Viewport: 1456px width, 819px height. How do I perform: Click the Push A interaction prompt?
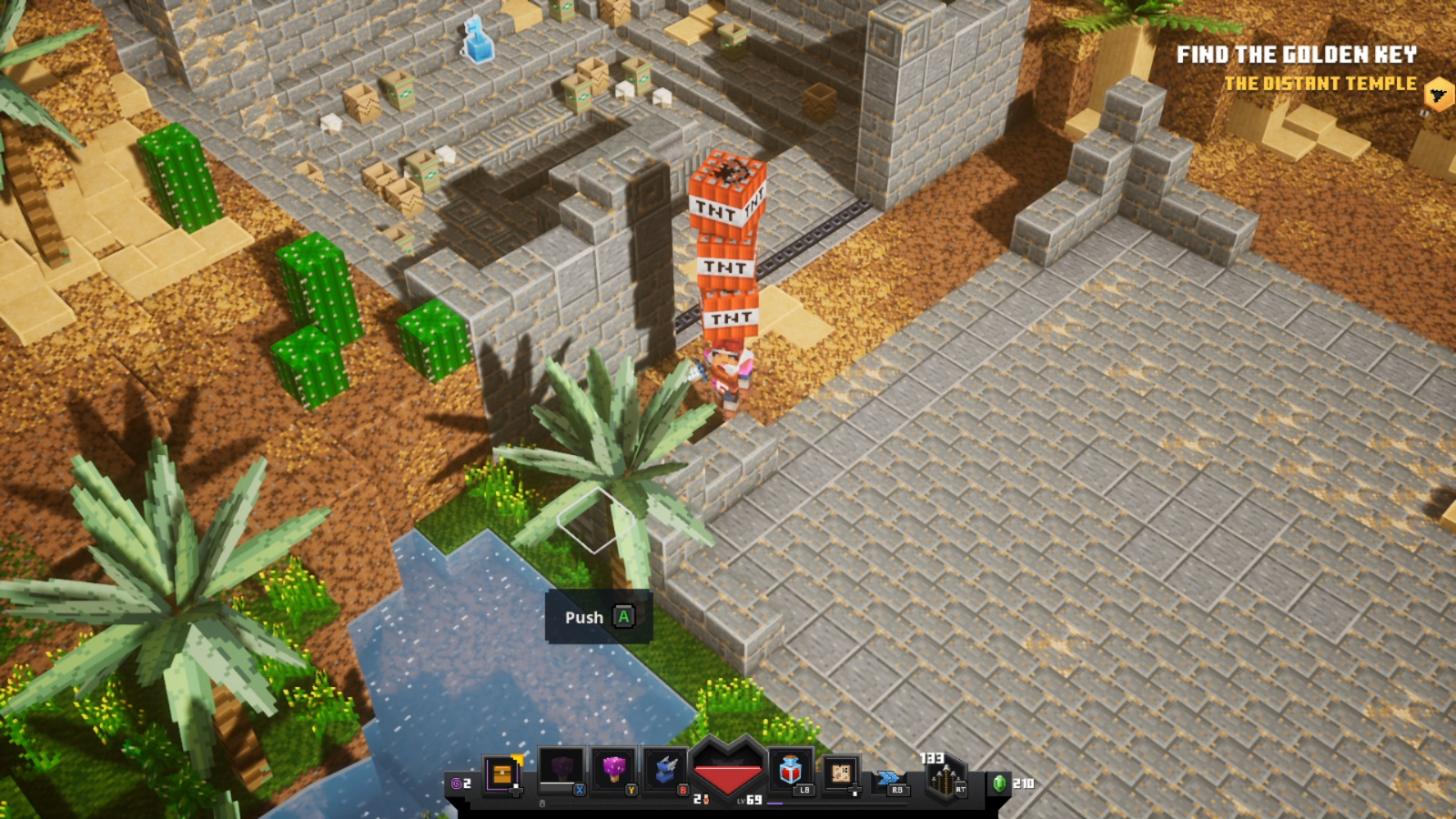[x=598, y=617]
